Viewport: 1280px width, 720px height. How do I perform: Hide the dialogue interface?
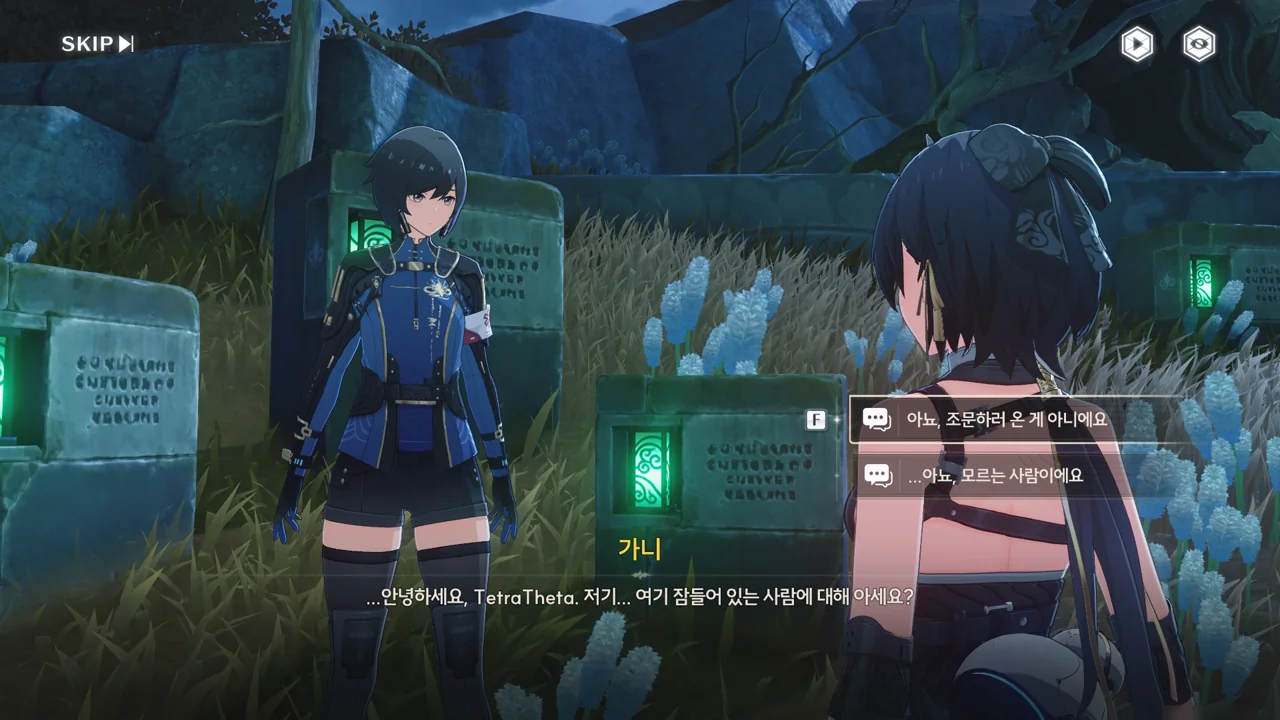(1199, 44)
